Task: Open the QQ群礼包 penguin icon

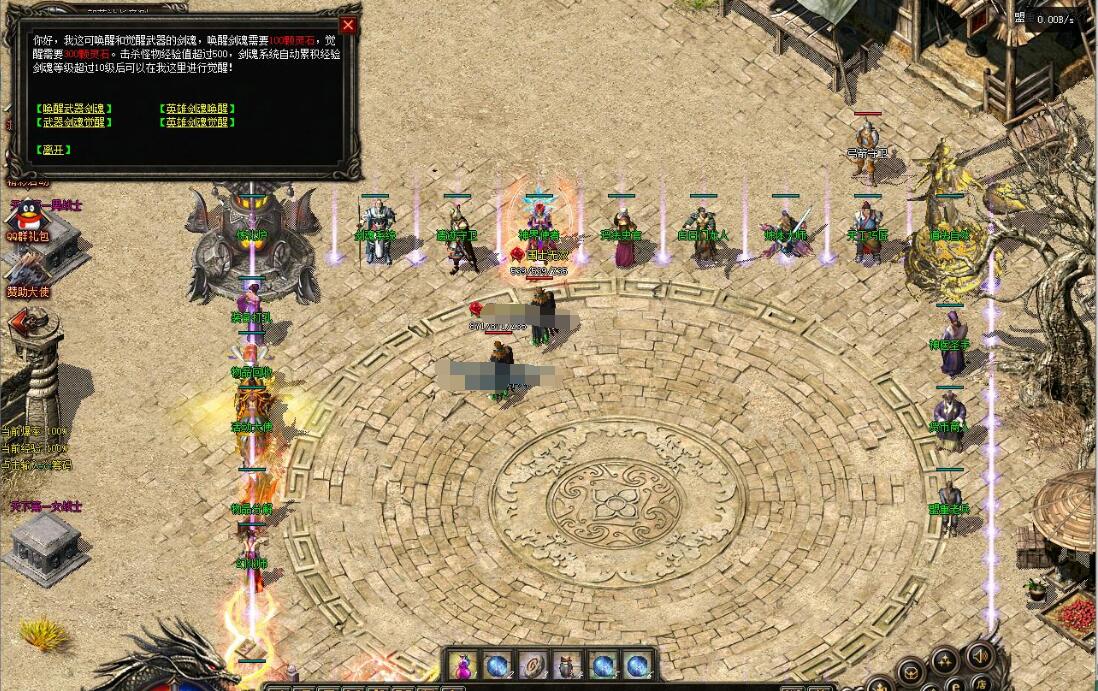Action: pyautogui.click(x=26, y=215)
